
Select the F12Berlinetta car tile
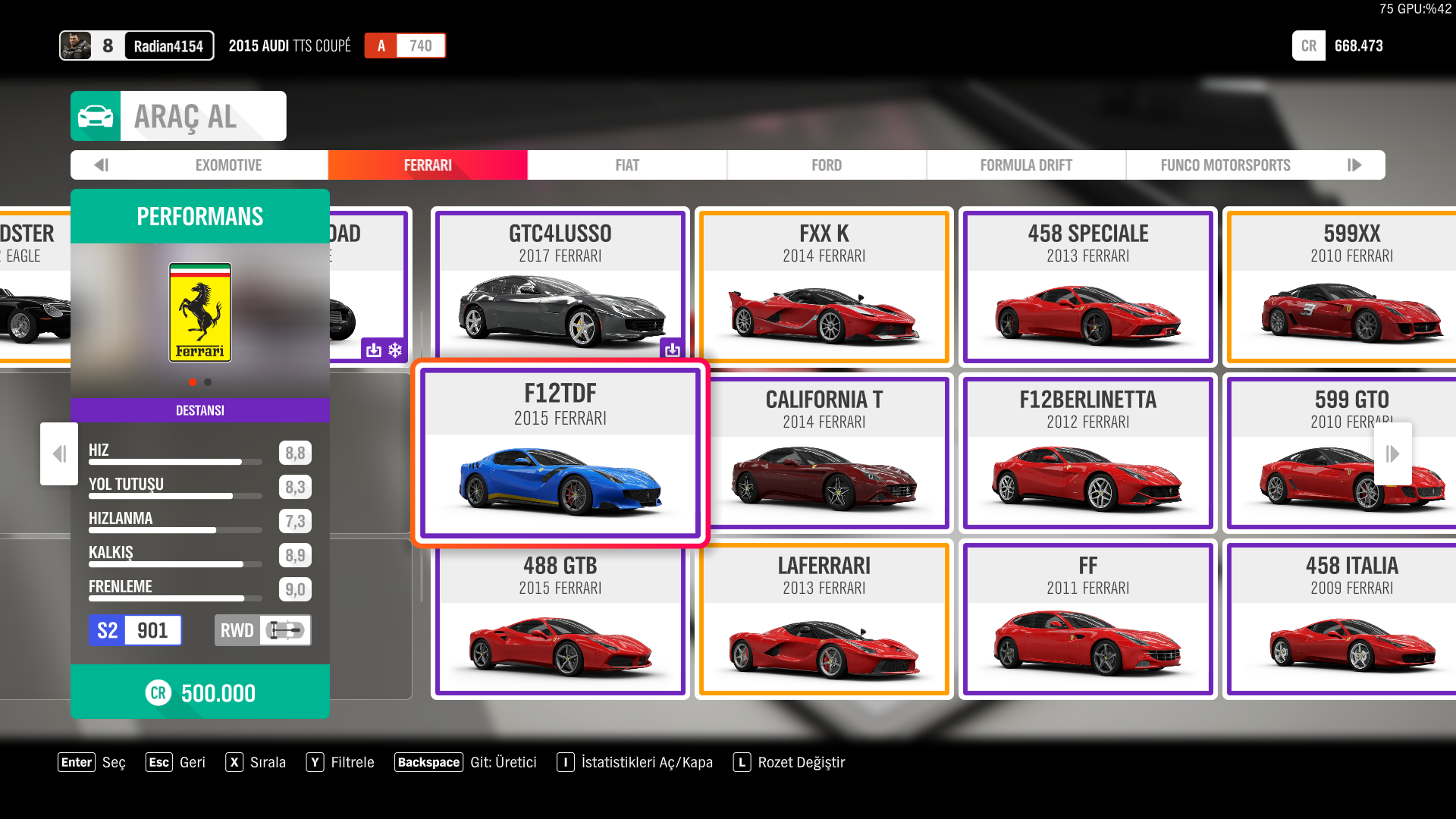tap(1087, 453)
